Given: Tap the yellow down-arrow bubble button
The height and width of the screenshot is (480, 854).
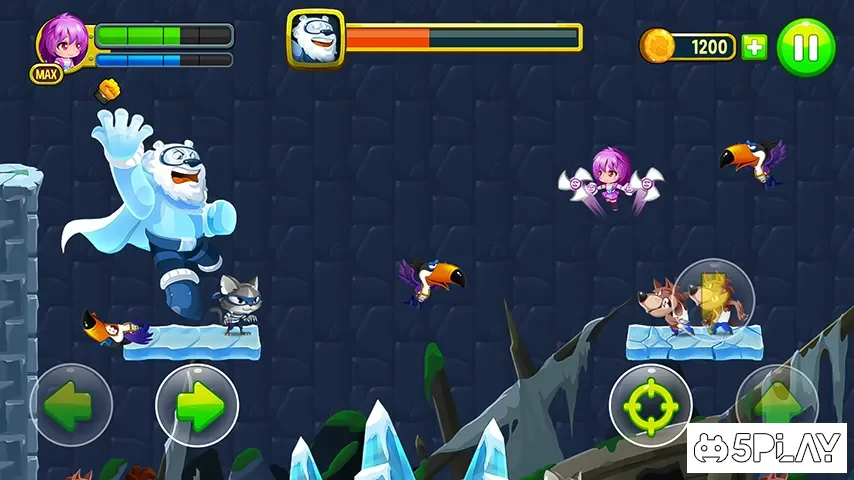Looking at the screenshot, I should pos(714,293).
